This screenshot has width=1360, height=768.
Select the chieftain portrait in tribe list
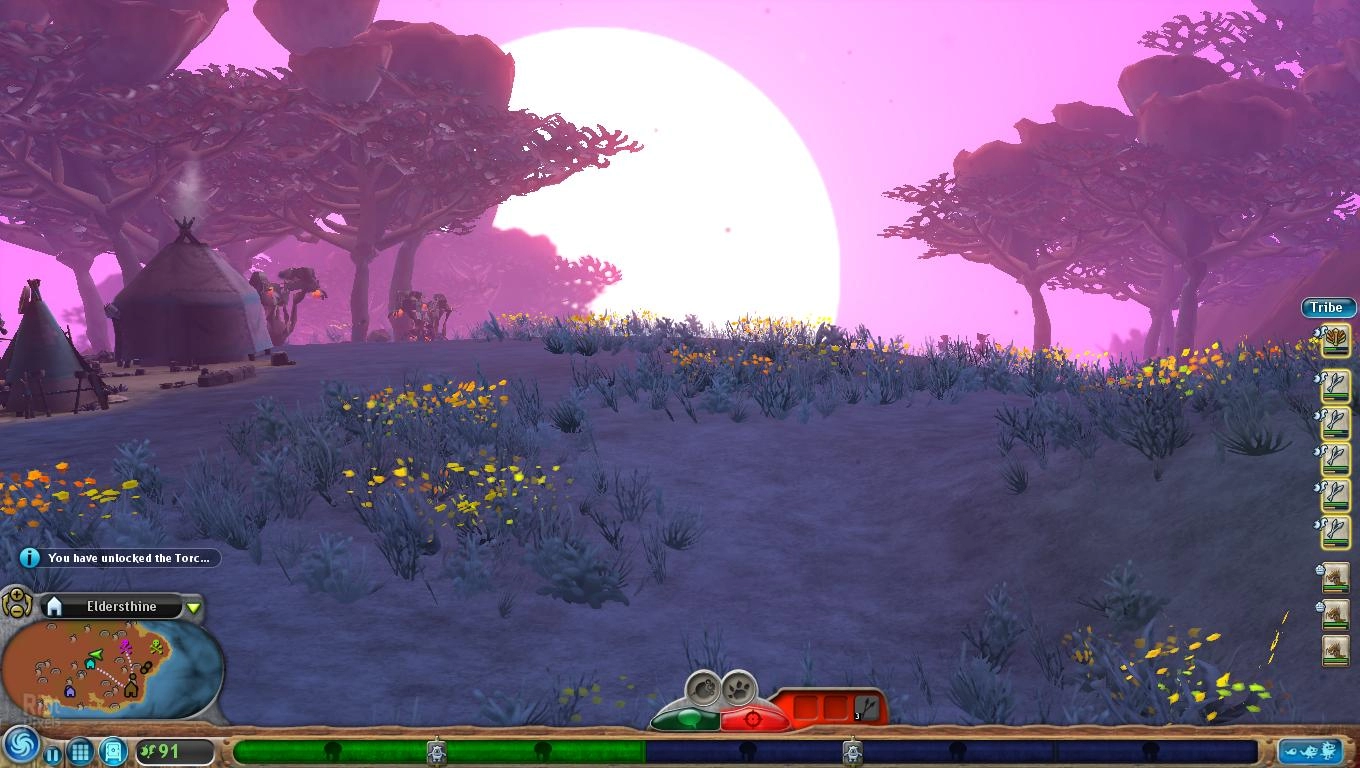(x=1336, y=341)
